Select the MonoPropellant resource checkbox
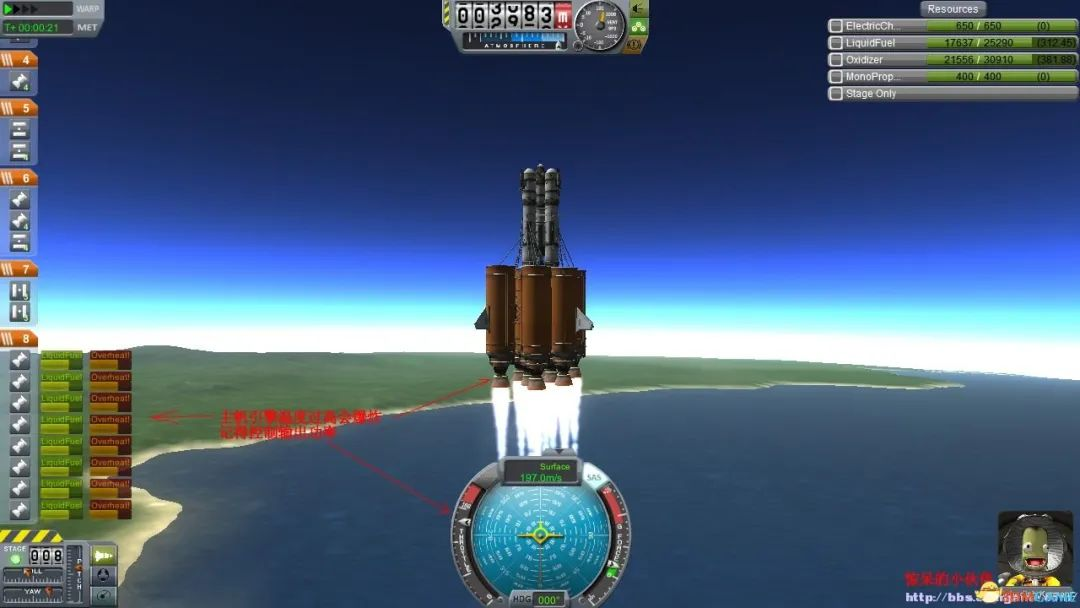This screenshot has width=1080, height=608. 836,77
